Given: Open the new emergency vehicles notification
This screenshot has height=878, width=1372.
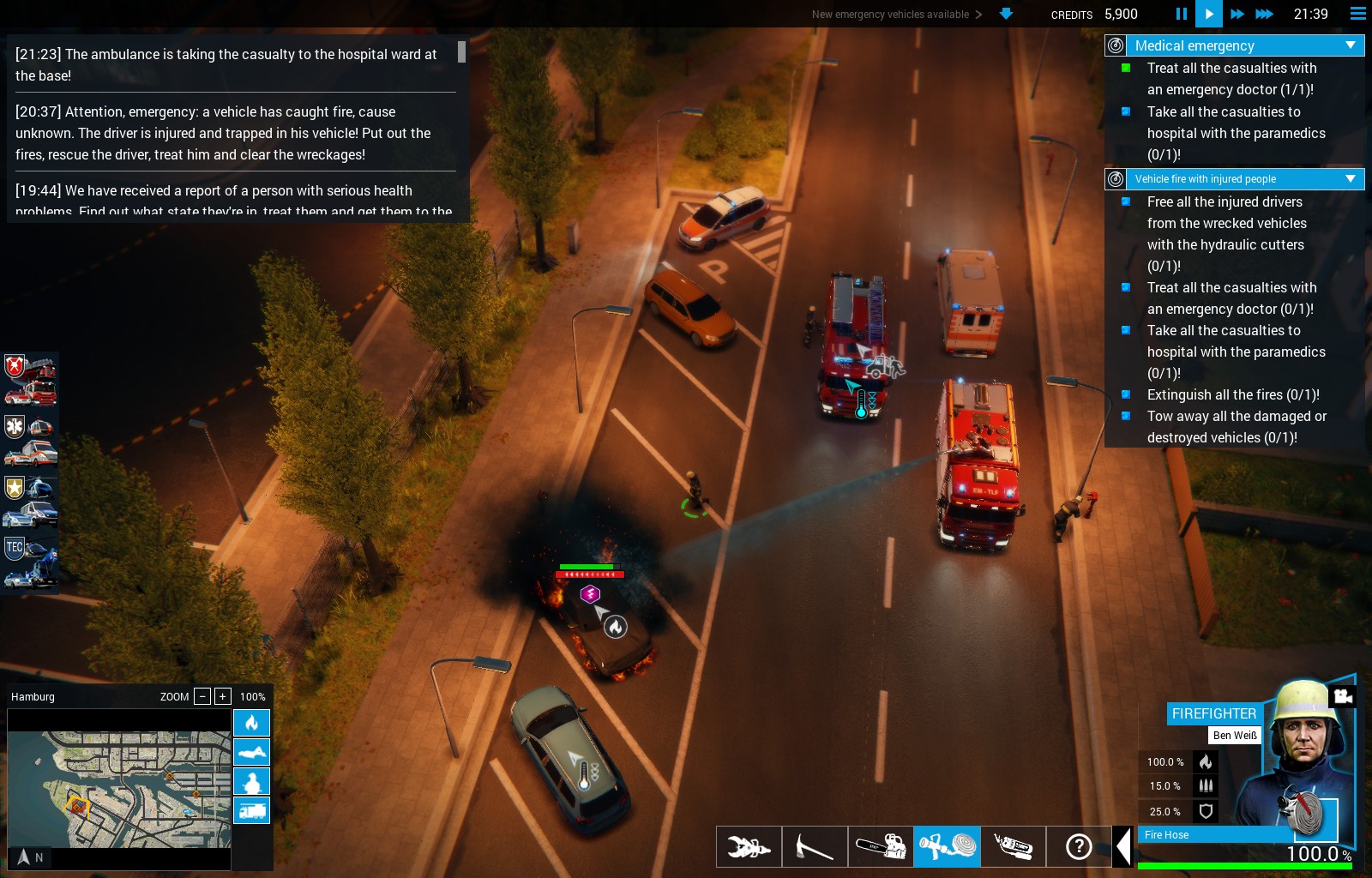Looking at the screenshot, I should [897, 15].
